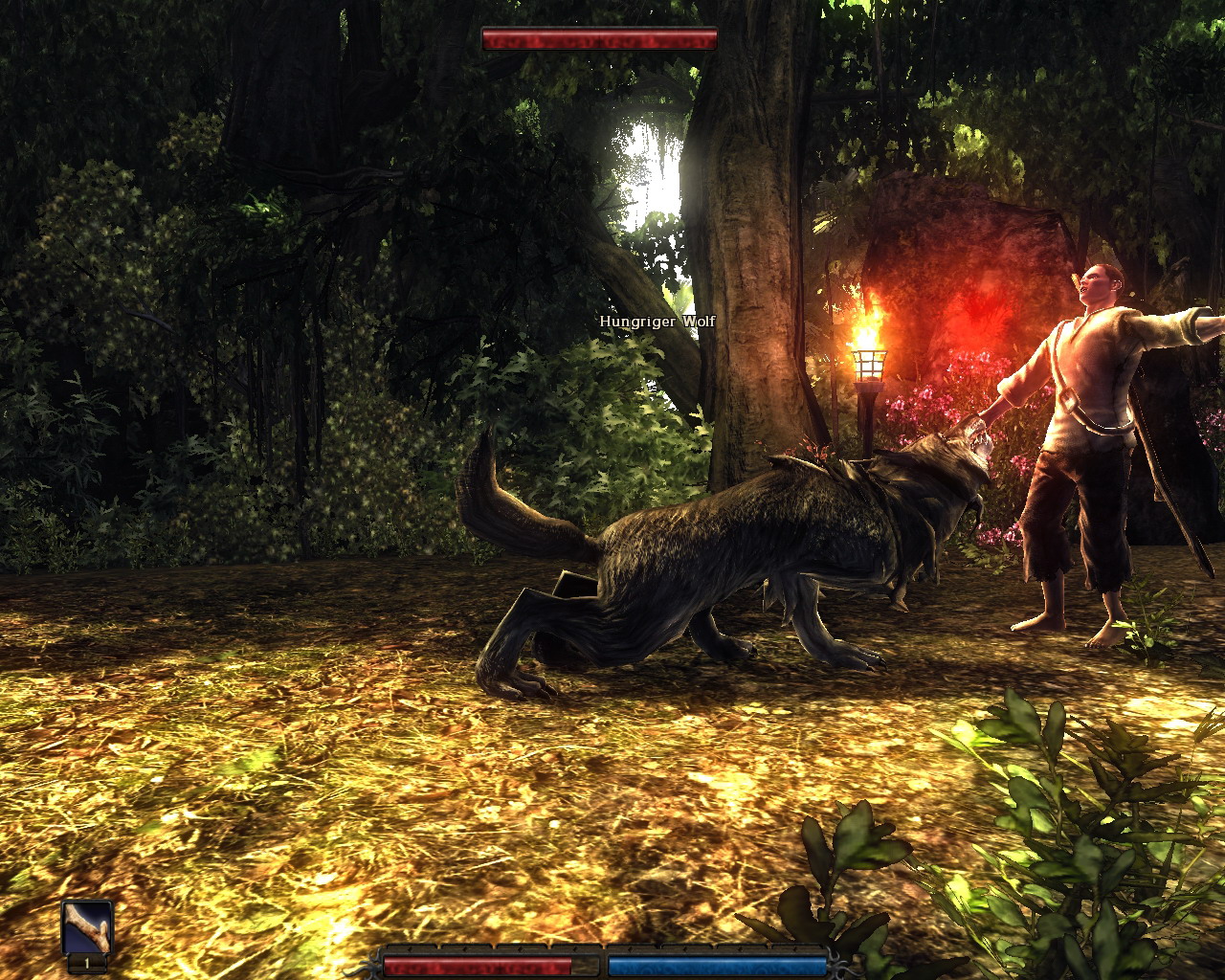Select the wooden branch quick slot

(x=87, y=927)
